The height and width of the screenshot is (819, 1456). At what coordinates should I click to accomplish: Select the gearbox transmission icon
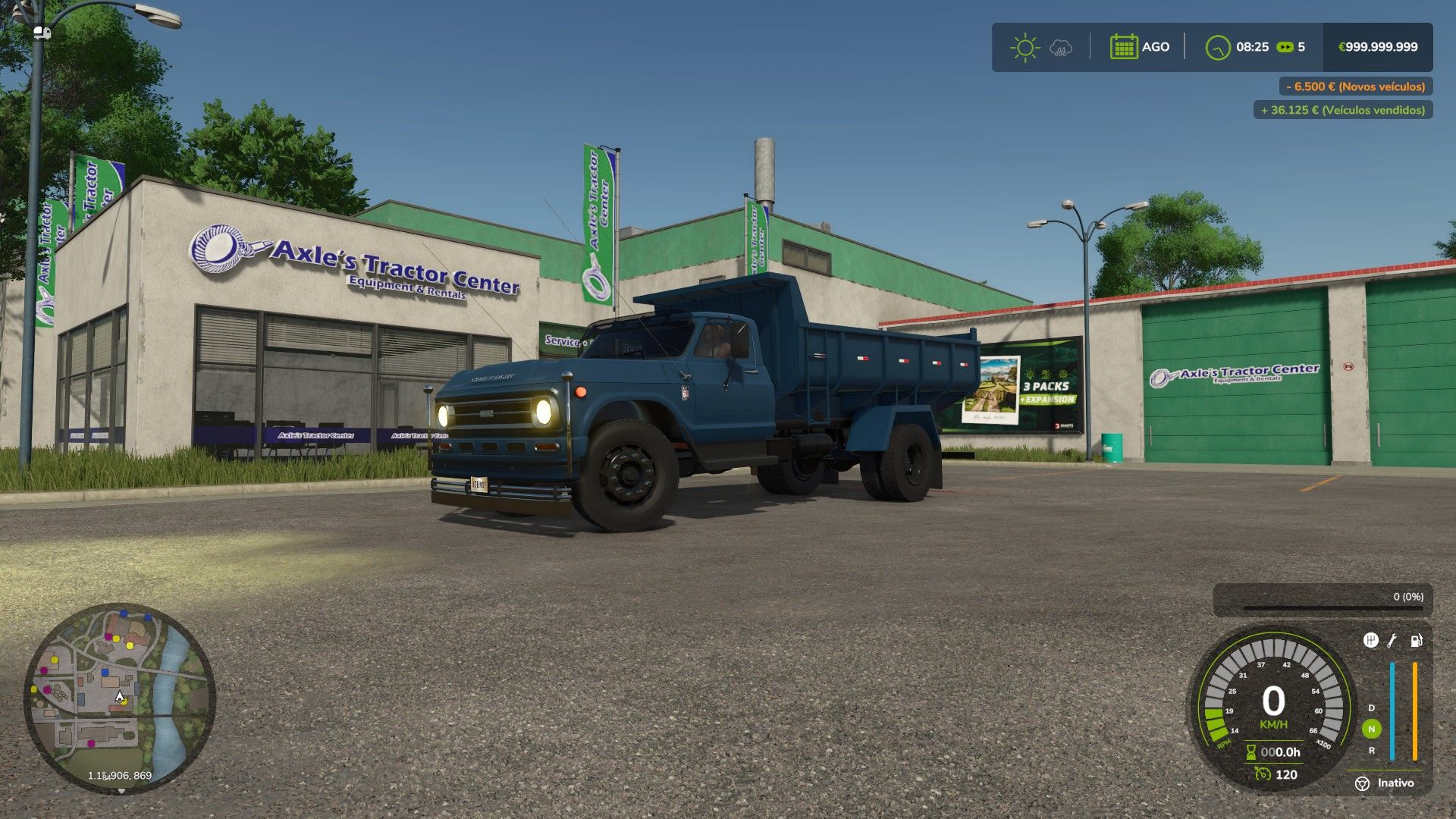pos(1370,641)
